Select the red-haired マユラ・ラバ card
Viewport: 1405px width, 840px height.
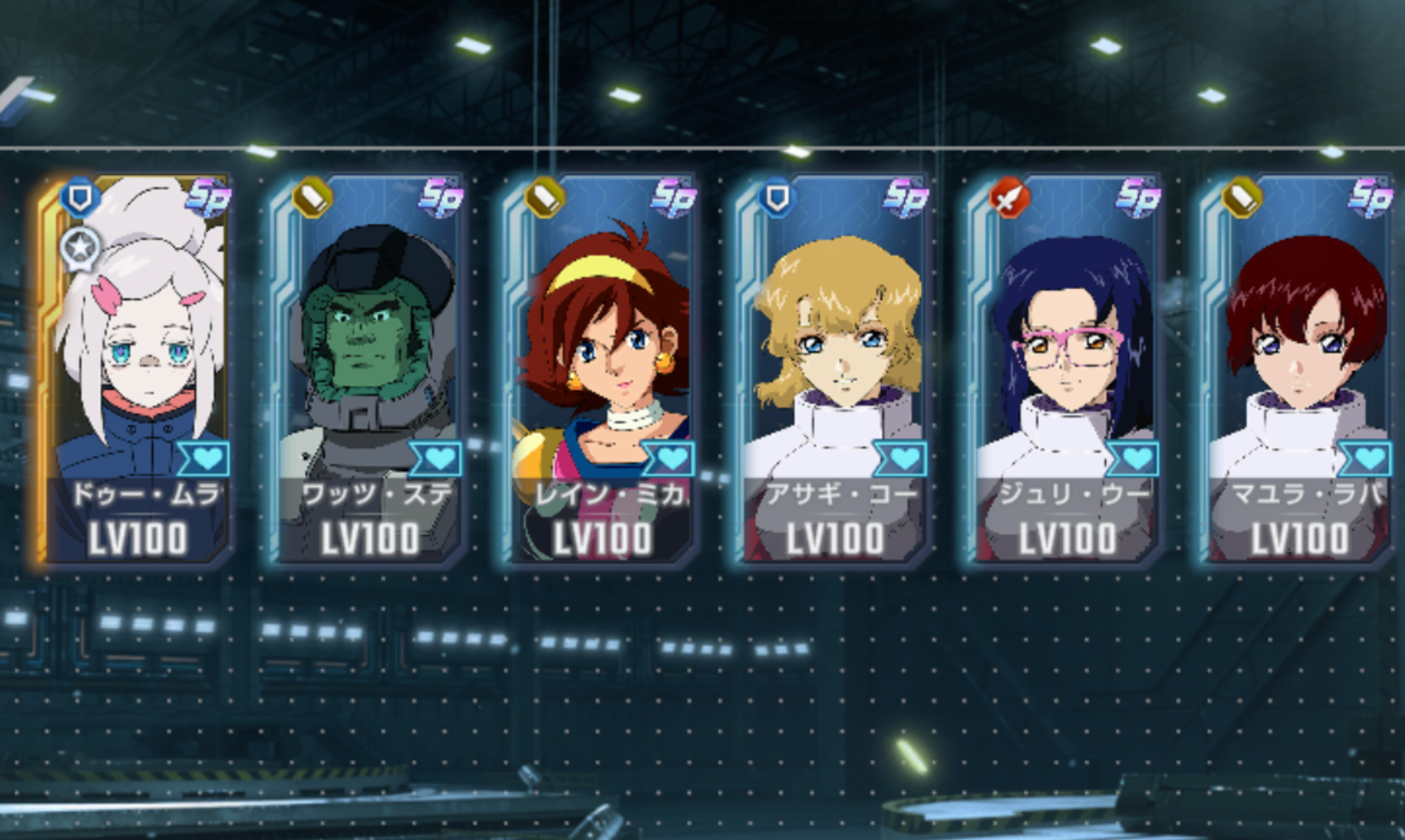tap(1299, 370)
